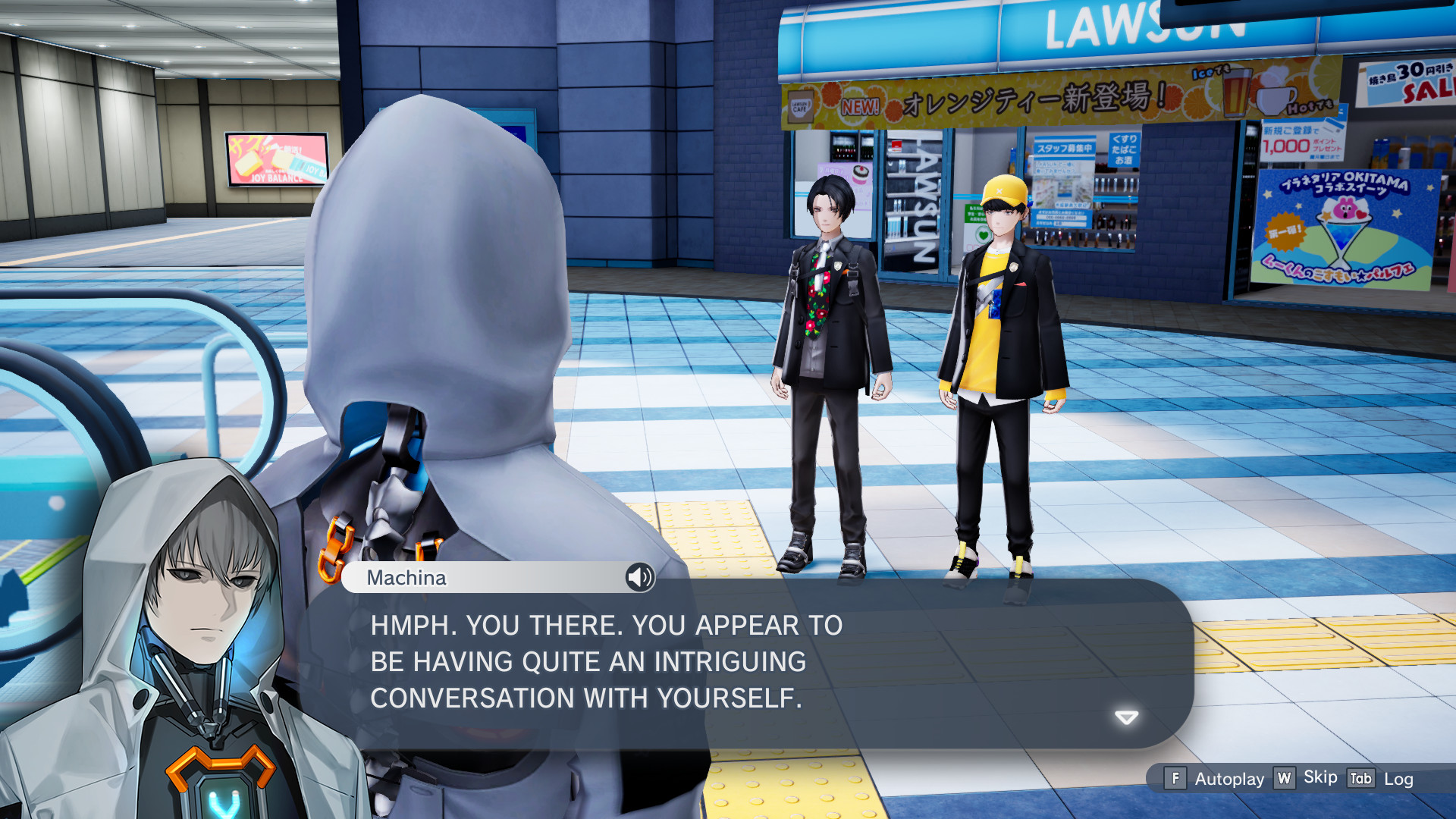Click the Autoplay button
The height and width of the screenshot is (819, 1456).
pos(1228,779)
